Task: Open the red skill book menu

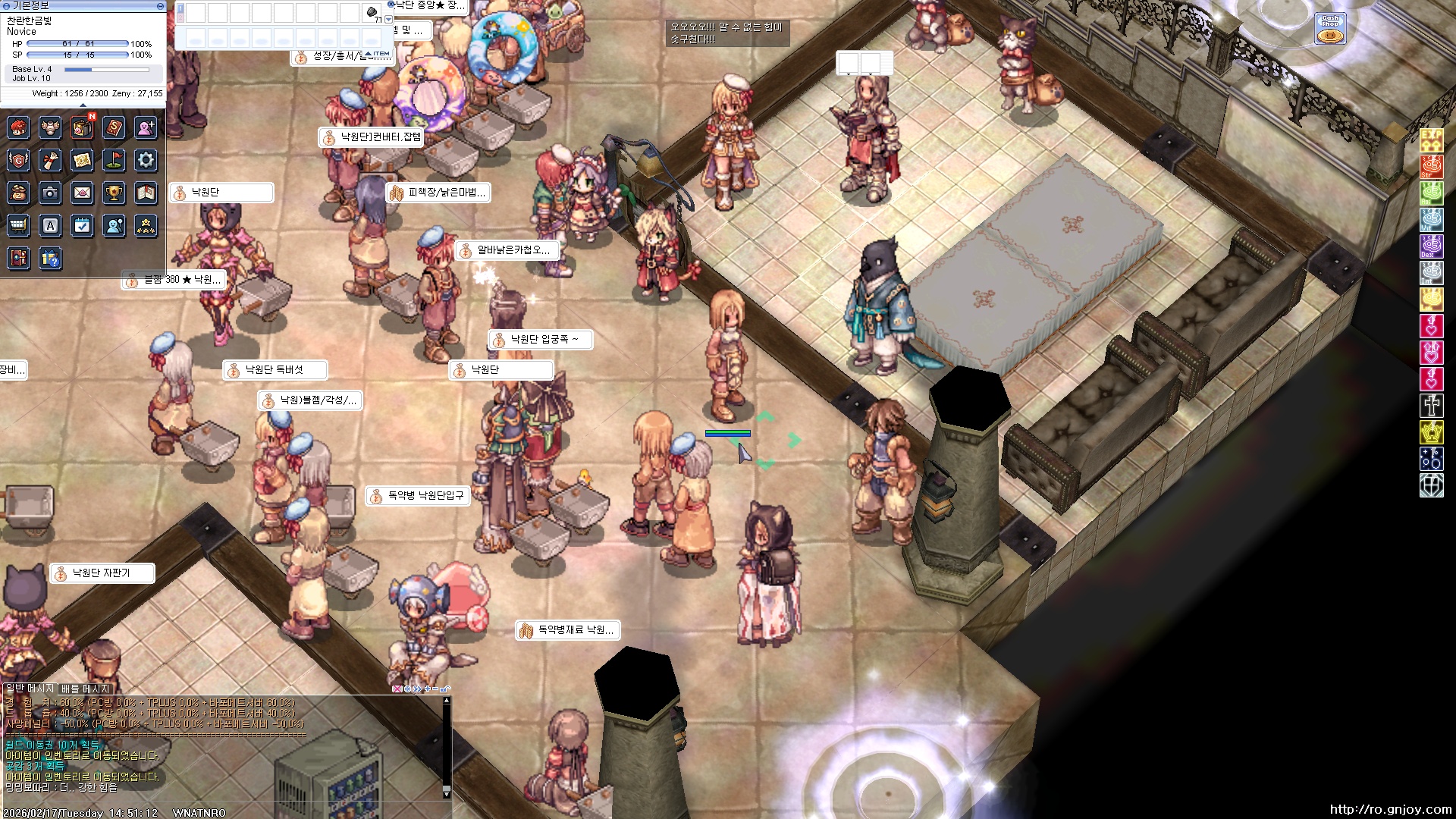Action: (x=114, y=127)
